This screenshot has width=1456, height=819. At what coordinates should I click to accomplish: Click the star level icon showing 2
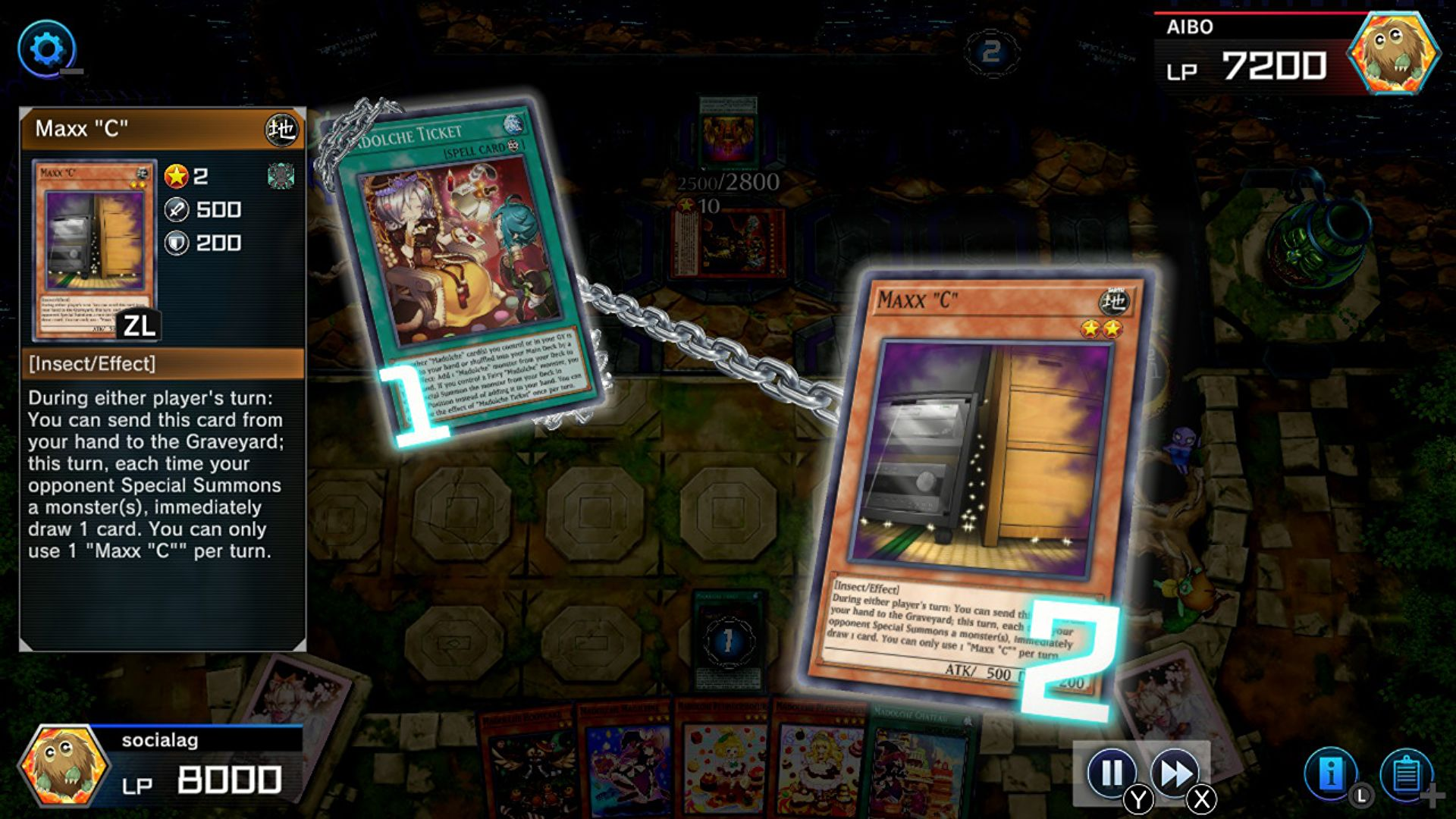pos(177,177)
